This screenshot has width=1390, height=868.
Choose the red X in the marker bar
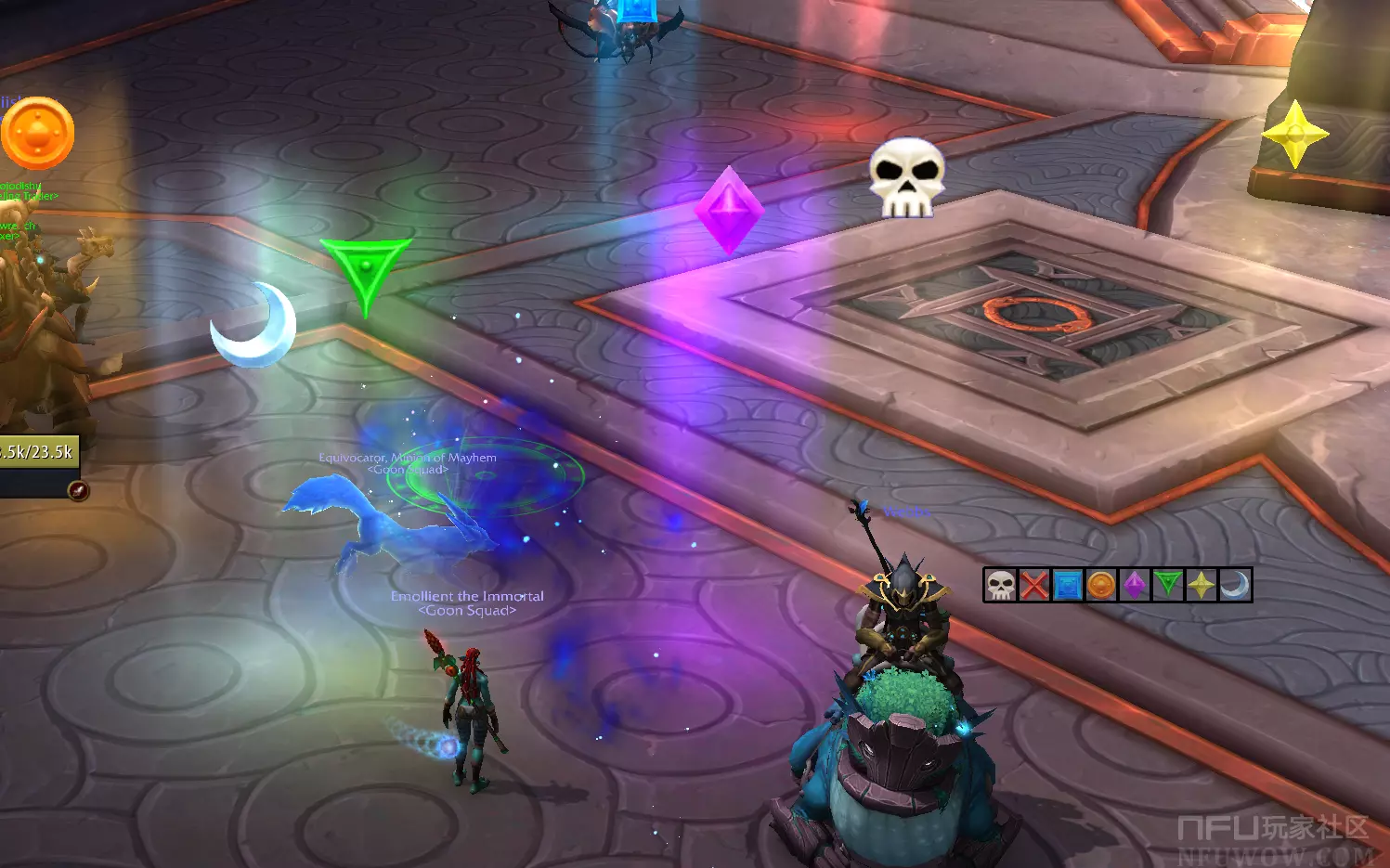tap(1033, 586)
